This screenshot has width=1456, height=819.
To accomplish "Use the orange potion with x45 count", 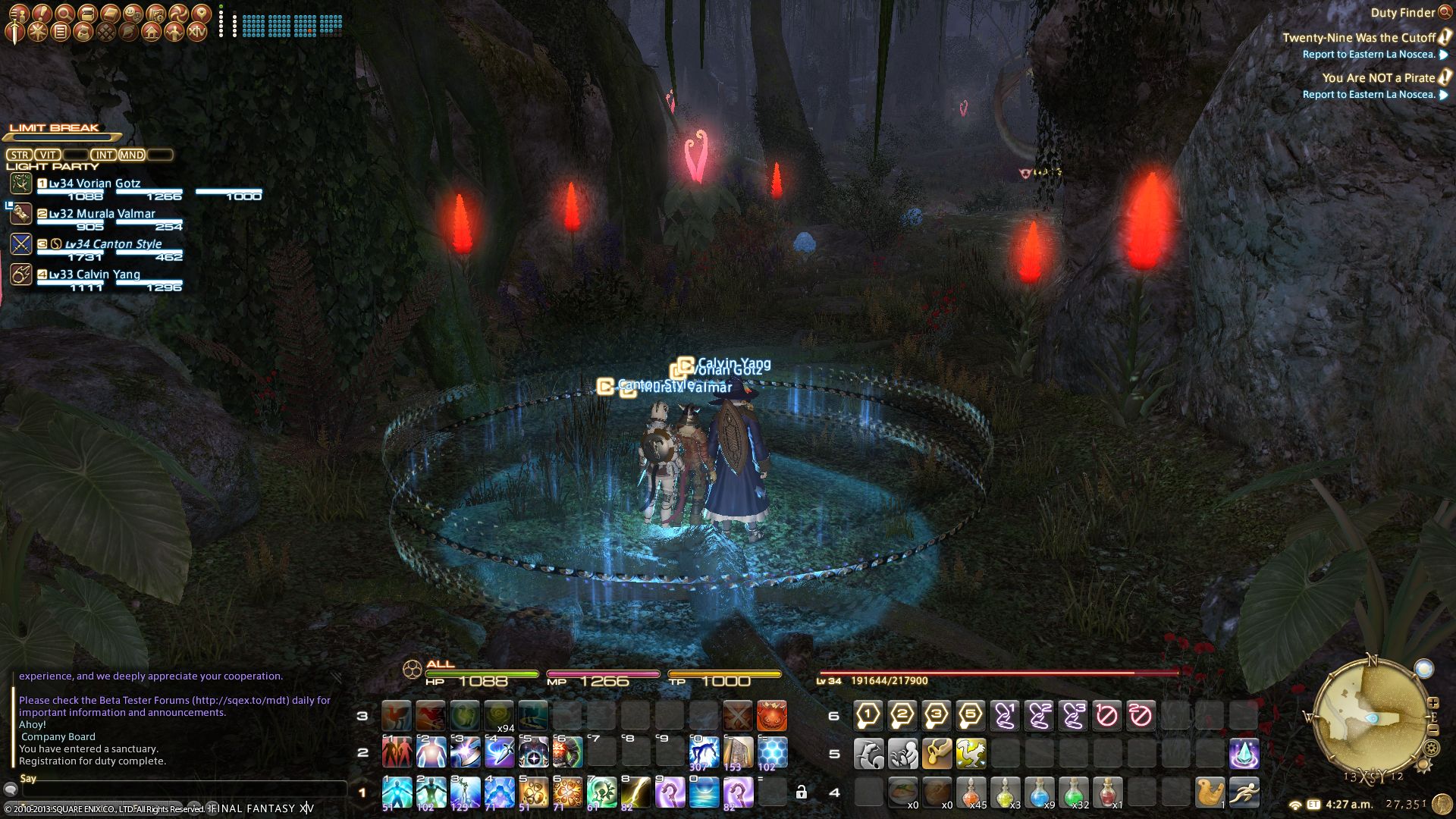I will pos(971,792).
